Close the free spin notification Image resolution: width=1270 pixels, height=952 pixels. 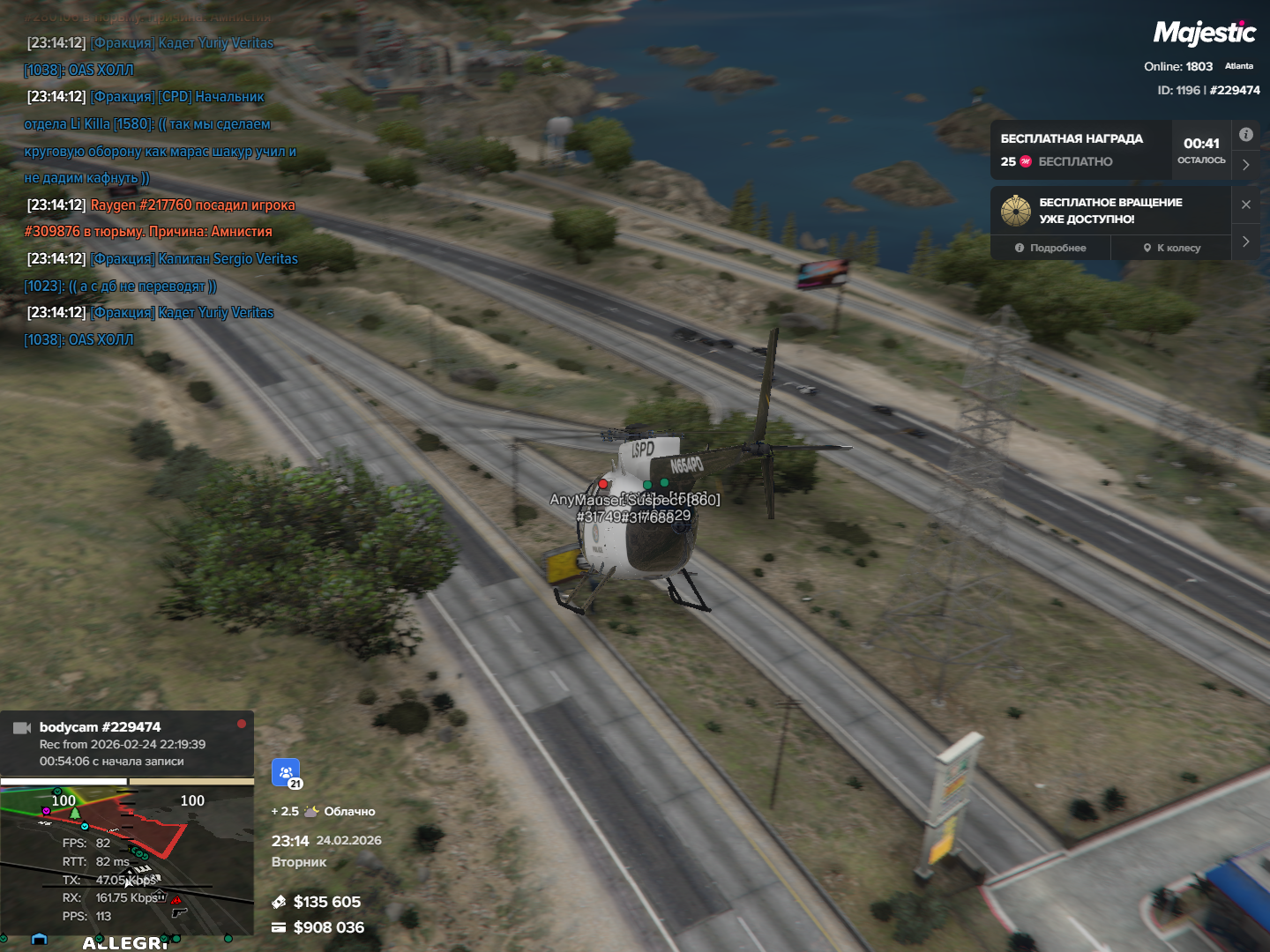click(1245, 205)
